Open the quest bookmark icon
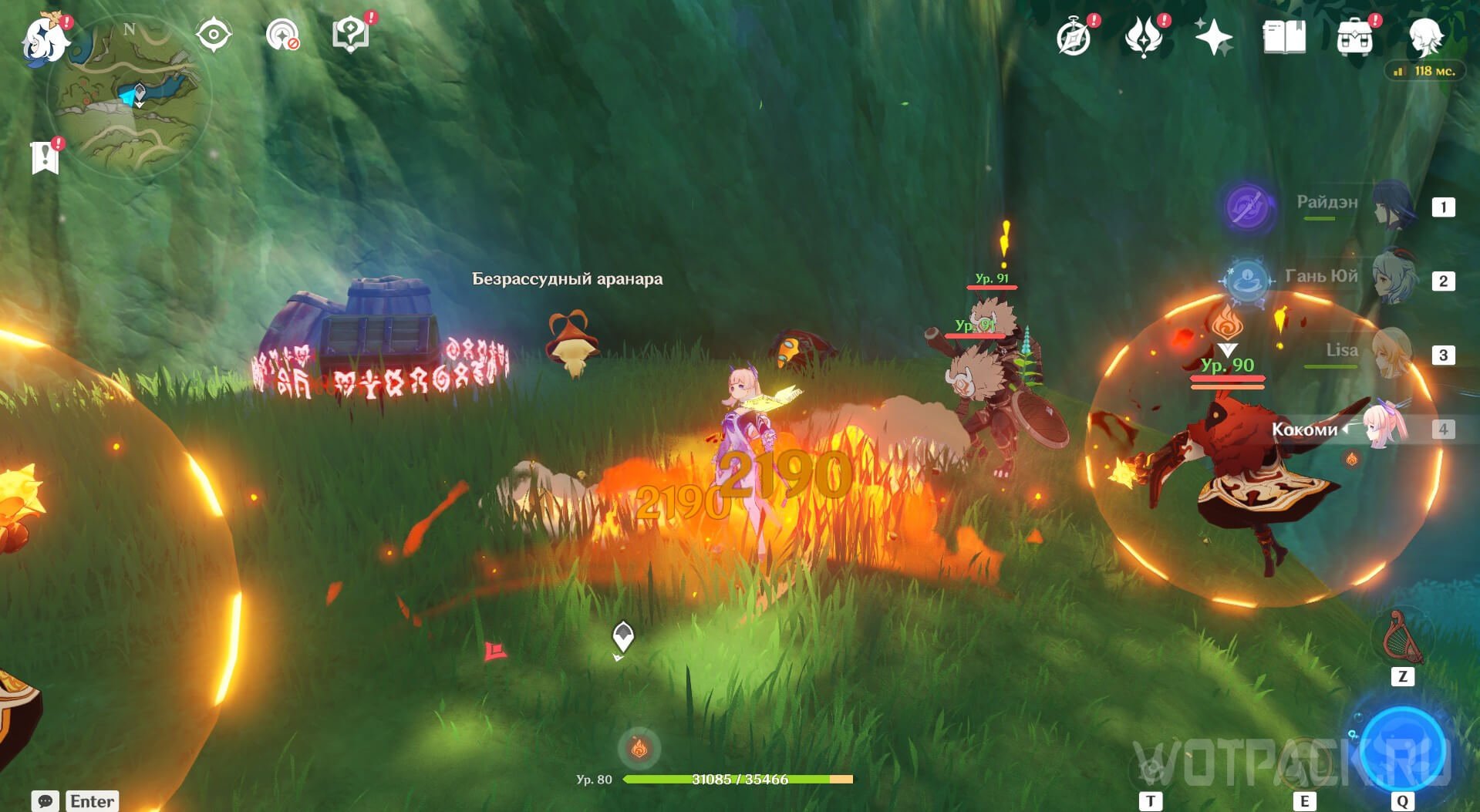The height and width of the screenshot is (812, 1480). [x=46, y=157]
